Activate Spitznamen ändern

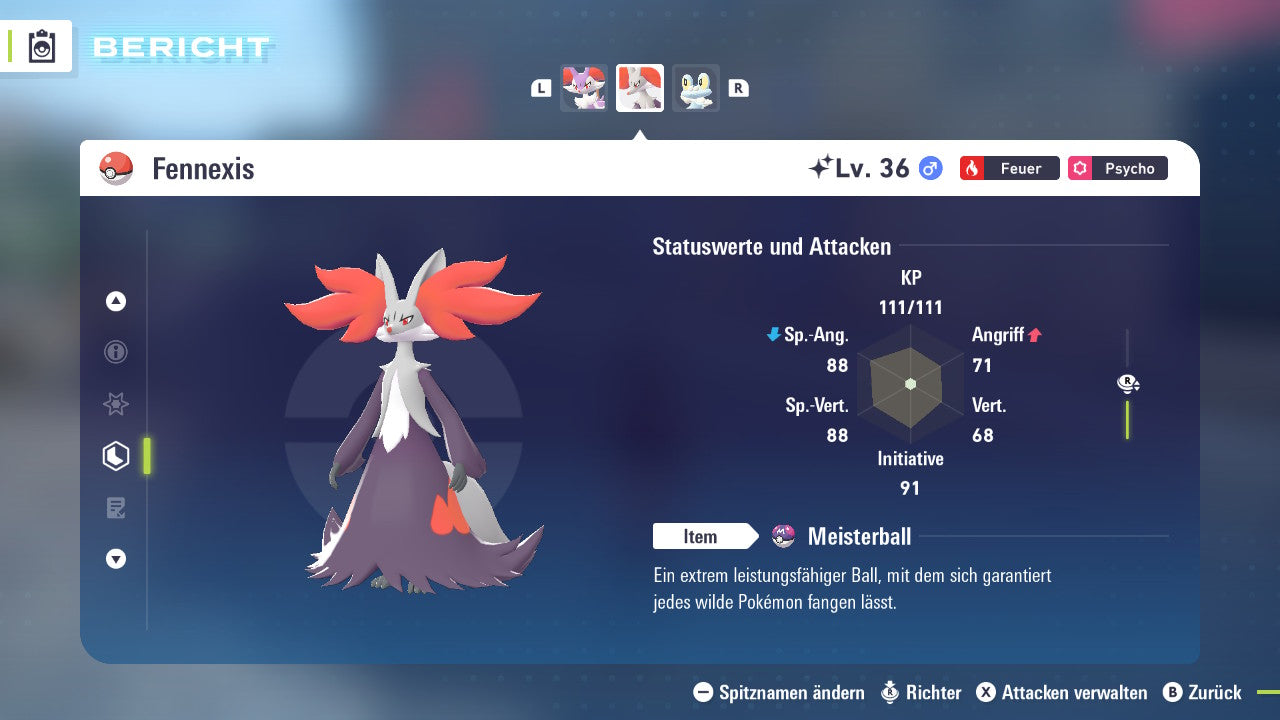pos(788,692)
